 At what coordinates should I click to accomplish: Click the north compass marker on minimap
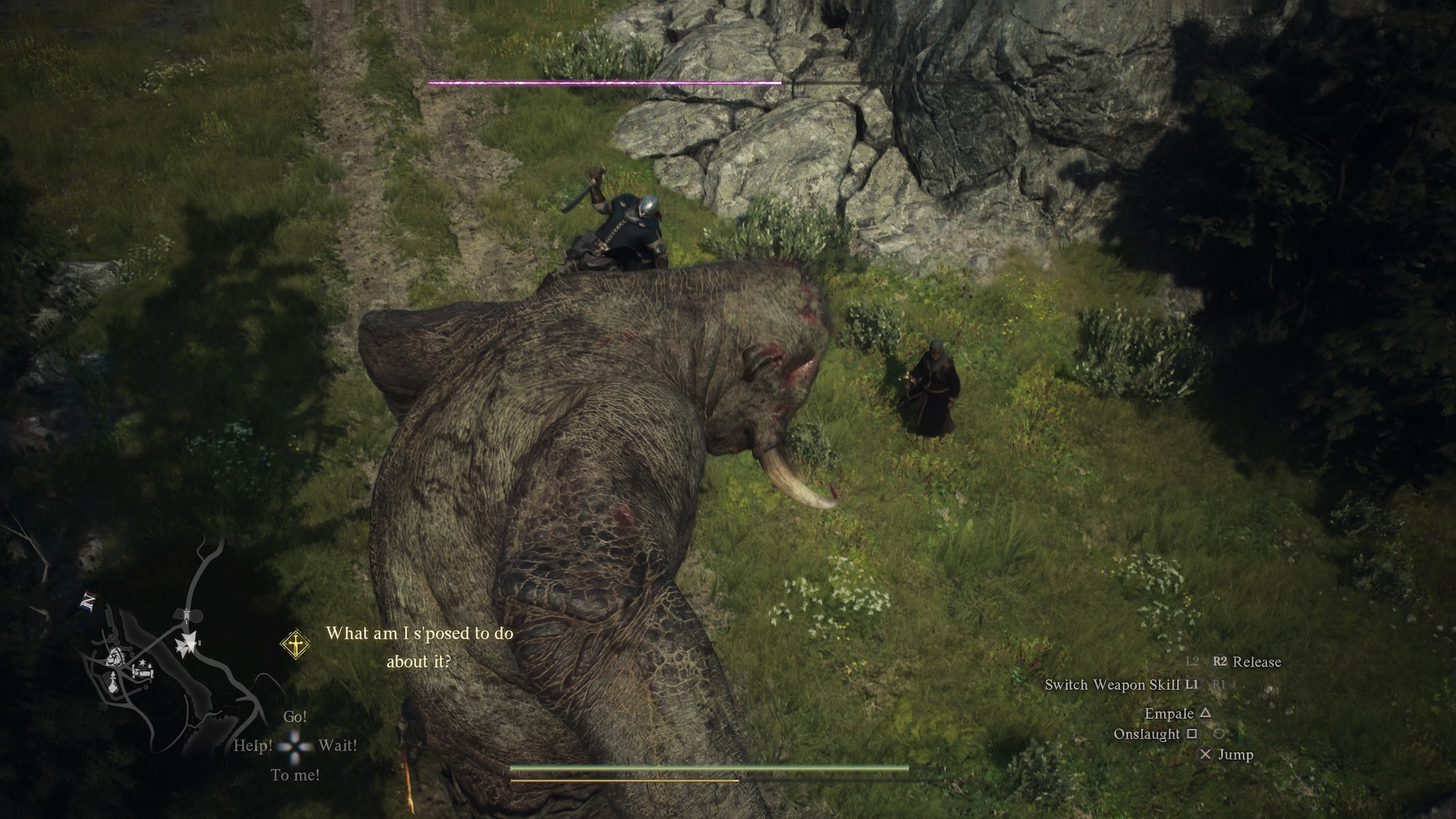coord(87,603)
